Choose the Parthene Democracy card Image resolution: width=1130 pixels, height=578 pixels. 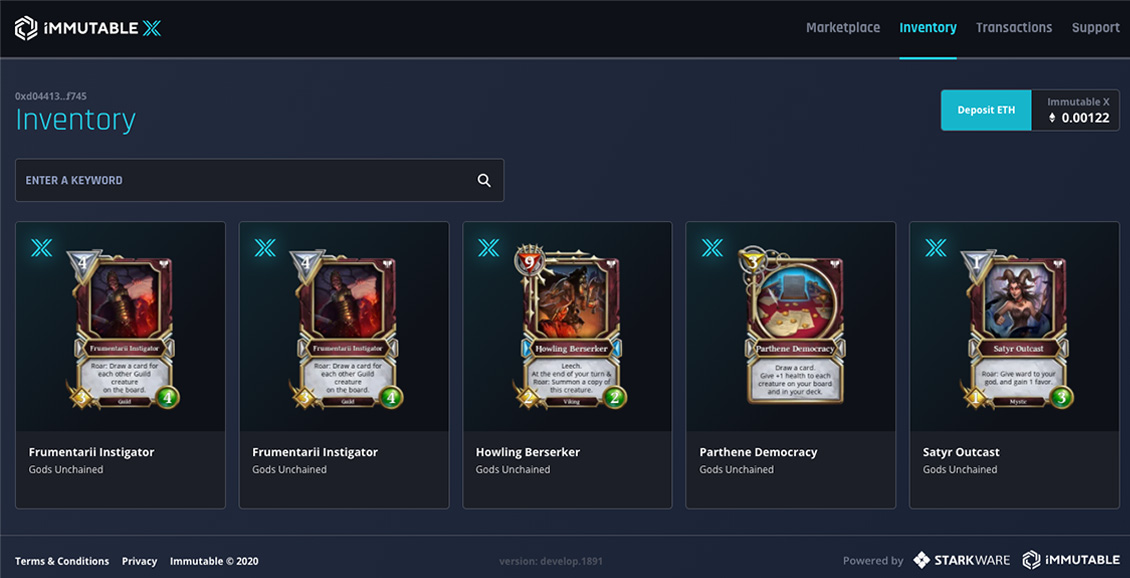(x=790, y=364)
